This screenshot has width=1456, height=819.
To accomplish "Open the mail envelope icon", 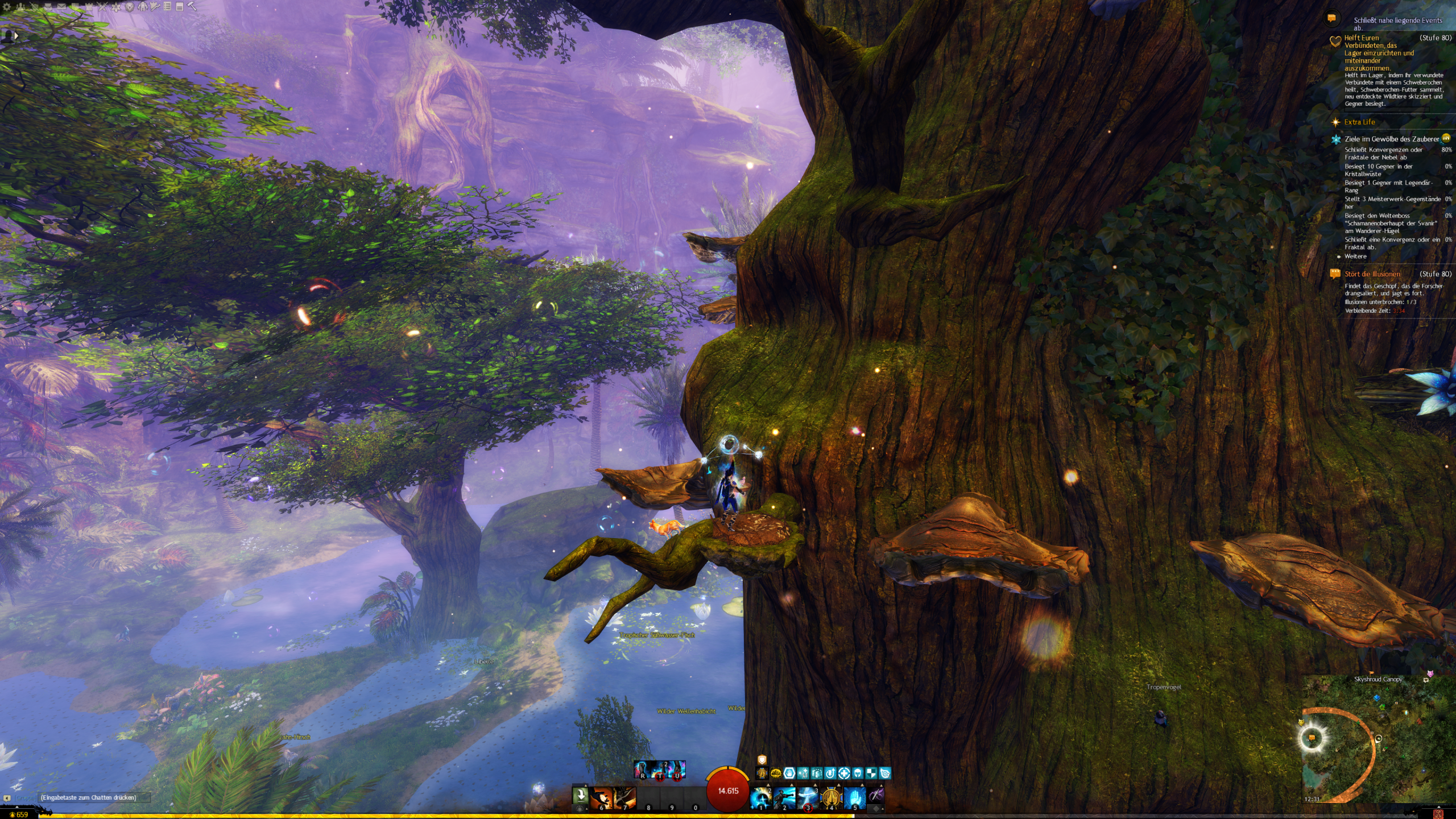I will coord(61,7).
